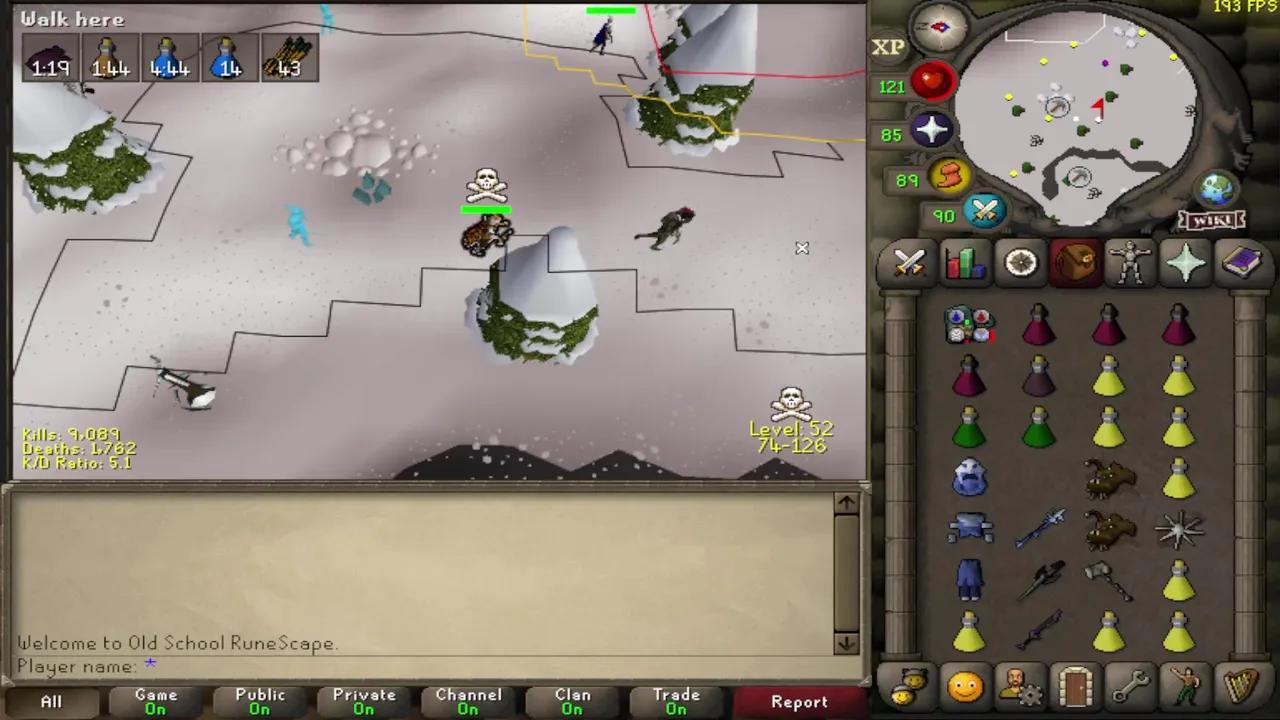Open the Logout door tab
The width and height of the screenshot is (1280, 720).
(x=1074, y=685)
